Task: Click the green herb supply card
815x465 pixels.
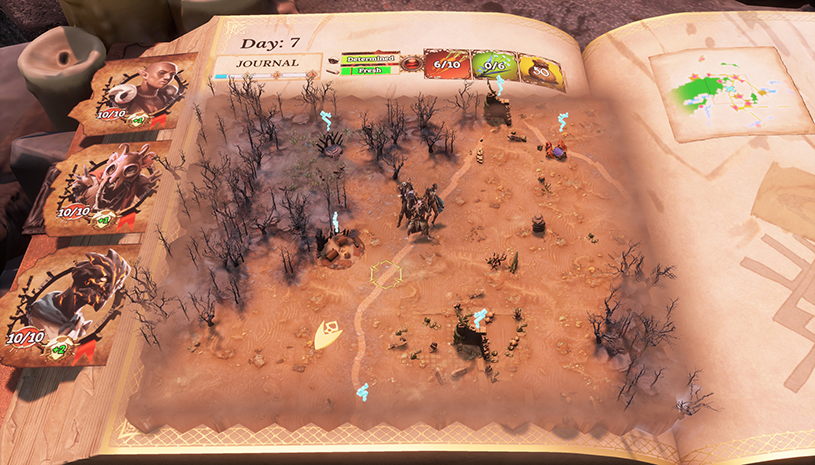Action: (492, 68)
